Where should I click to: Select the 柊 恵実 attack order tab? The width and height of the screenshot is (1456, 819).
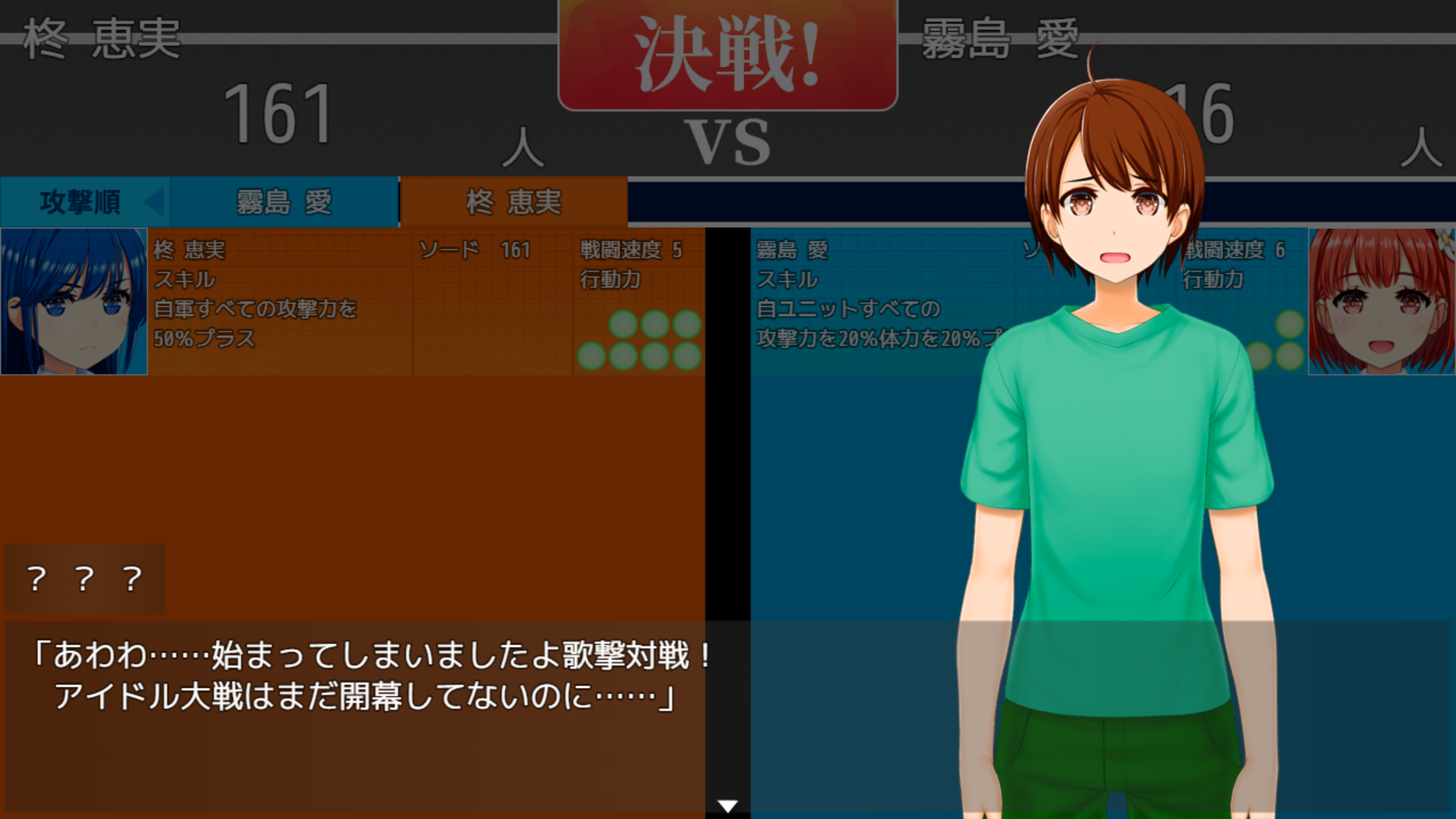(x=513, y=202)
